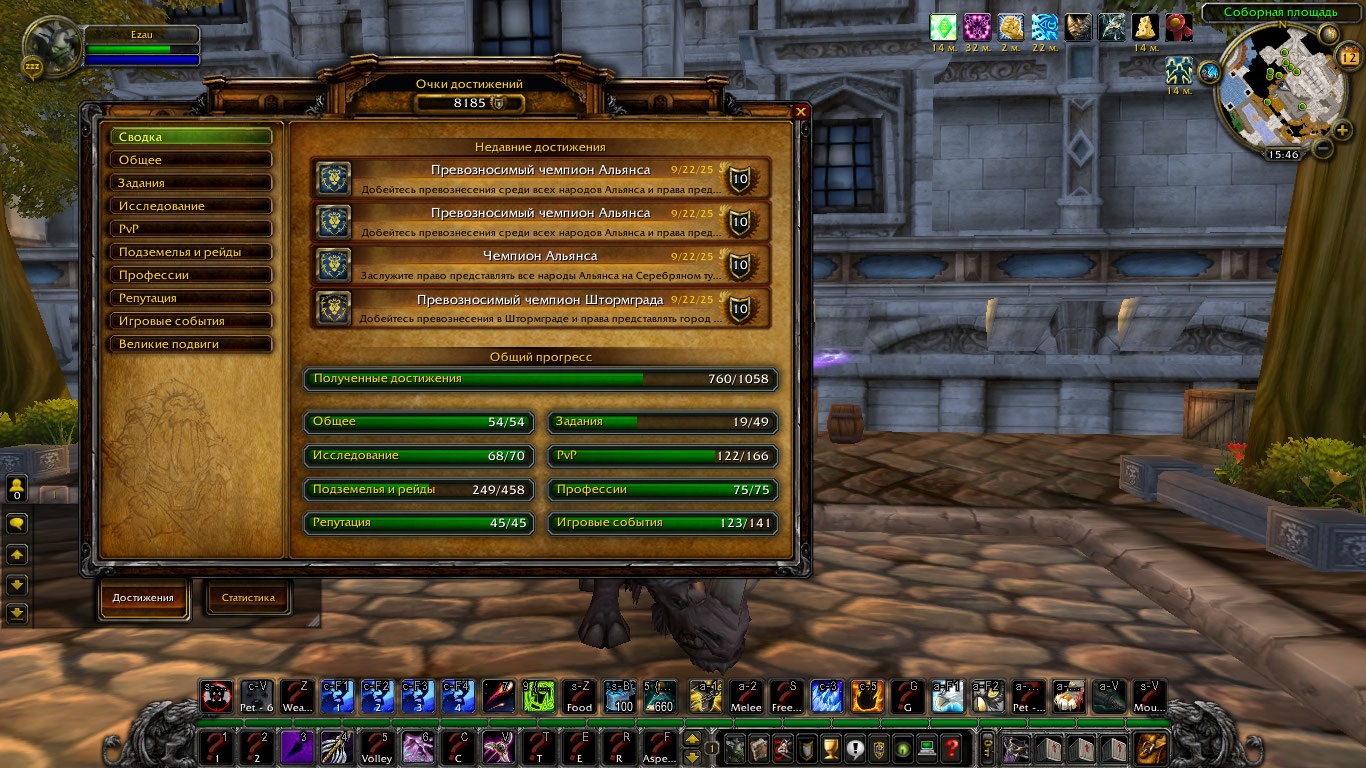The height and width of the screenshot is (768, 1366).
Task: Open the red question mark help button
Action: point(951,747)
